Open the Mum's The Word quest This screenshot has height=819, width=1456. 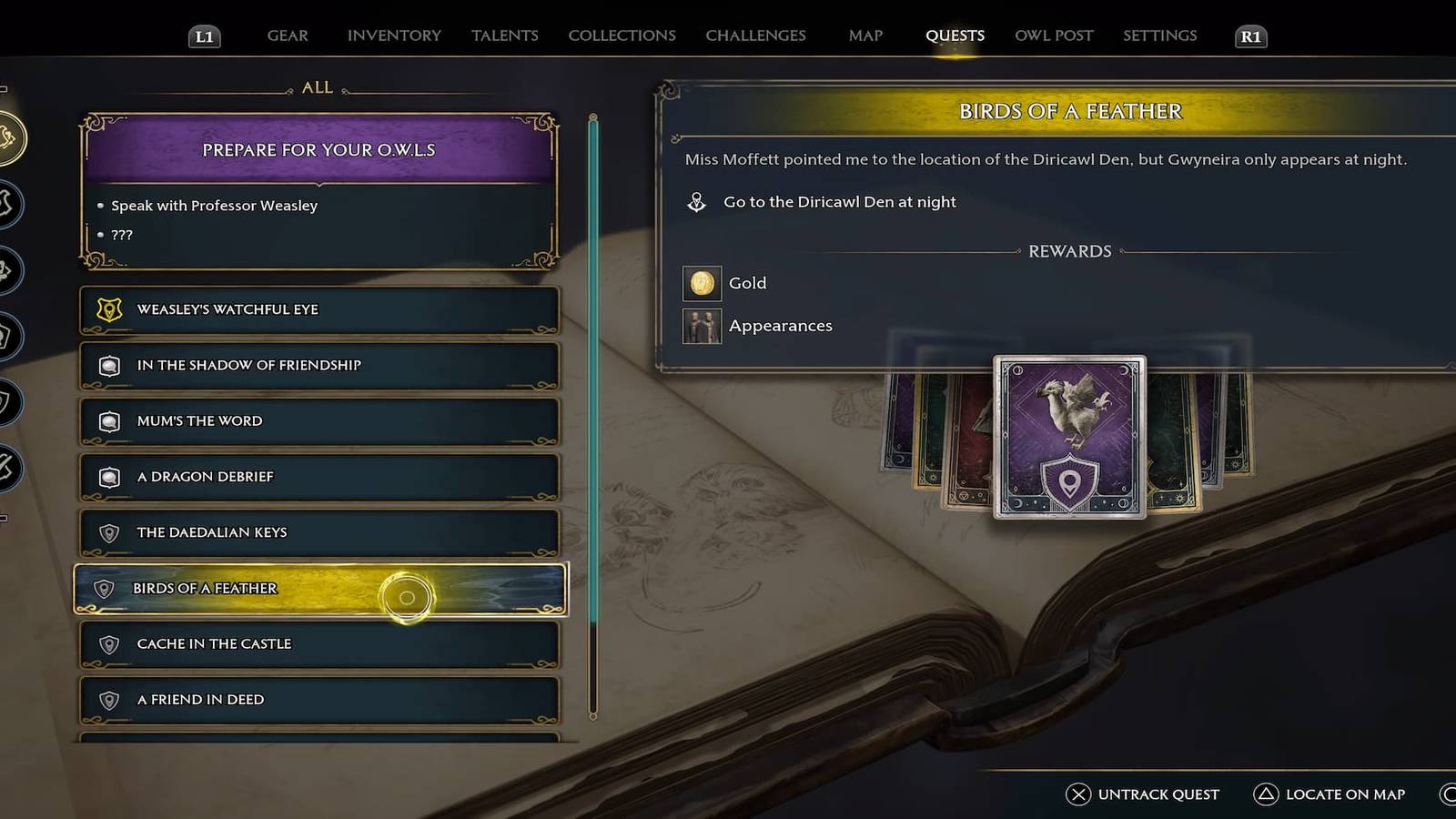(x=318, y=420)
